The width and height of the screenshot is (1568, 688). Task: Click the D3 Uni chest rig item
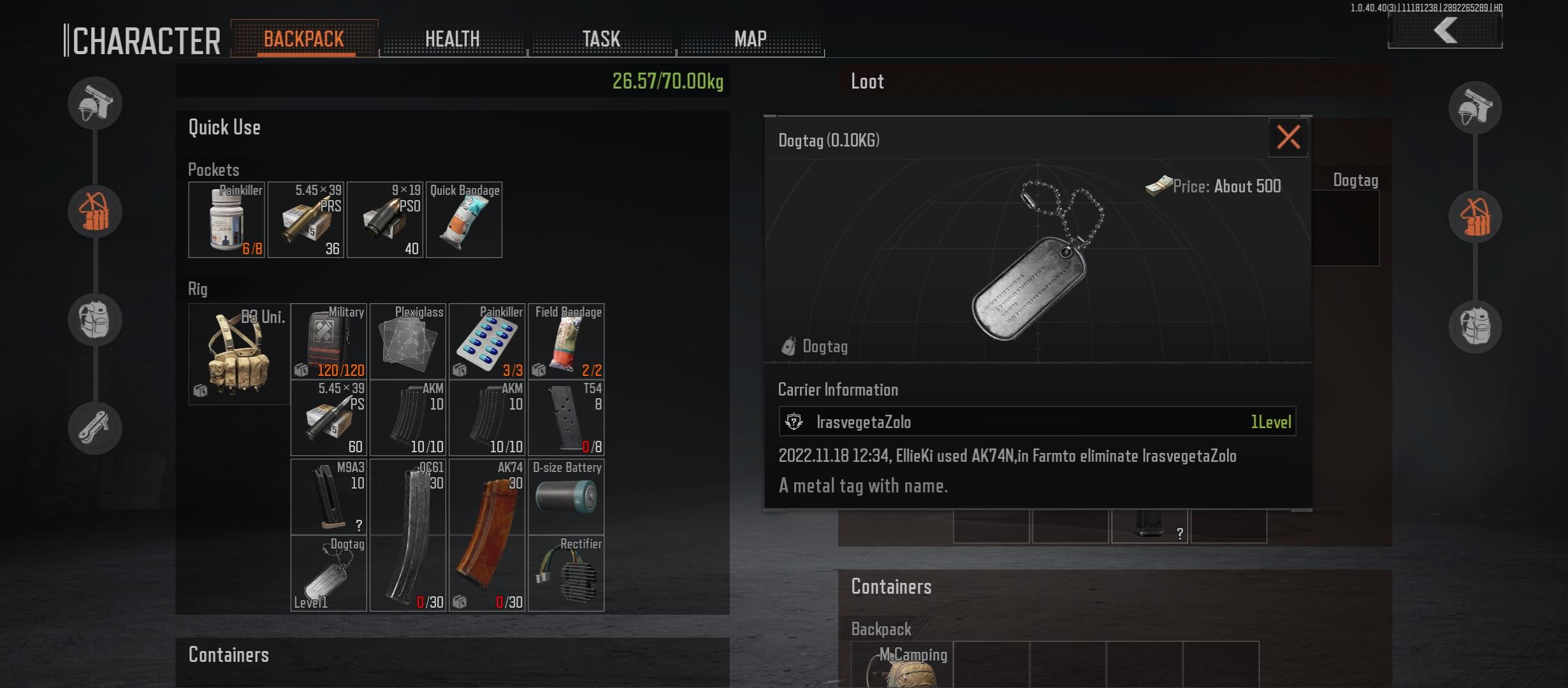[x=239, y=354]
